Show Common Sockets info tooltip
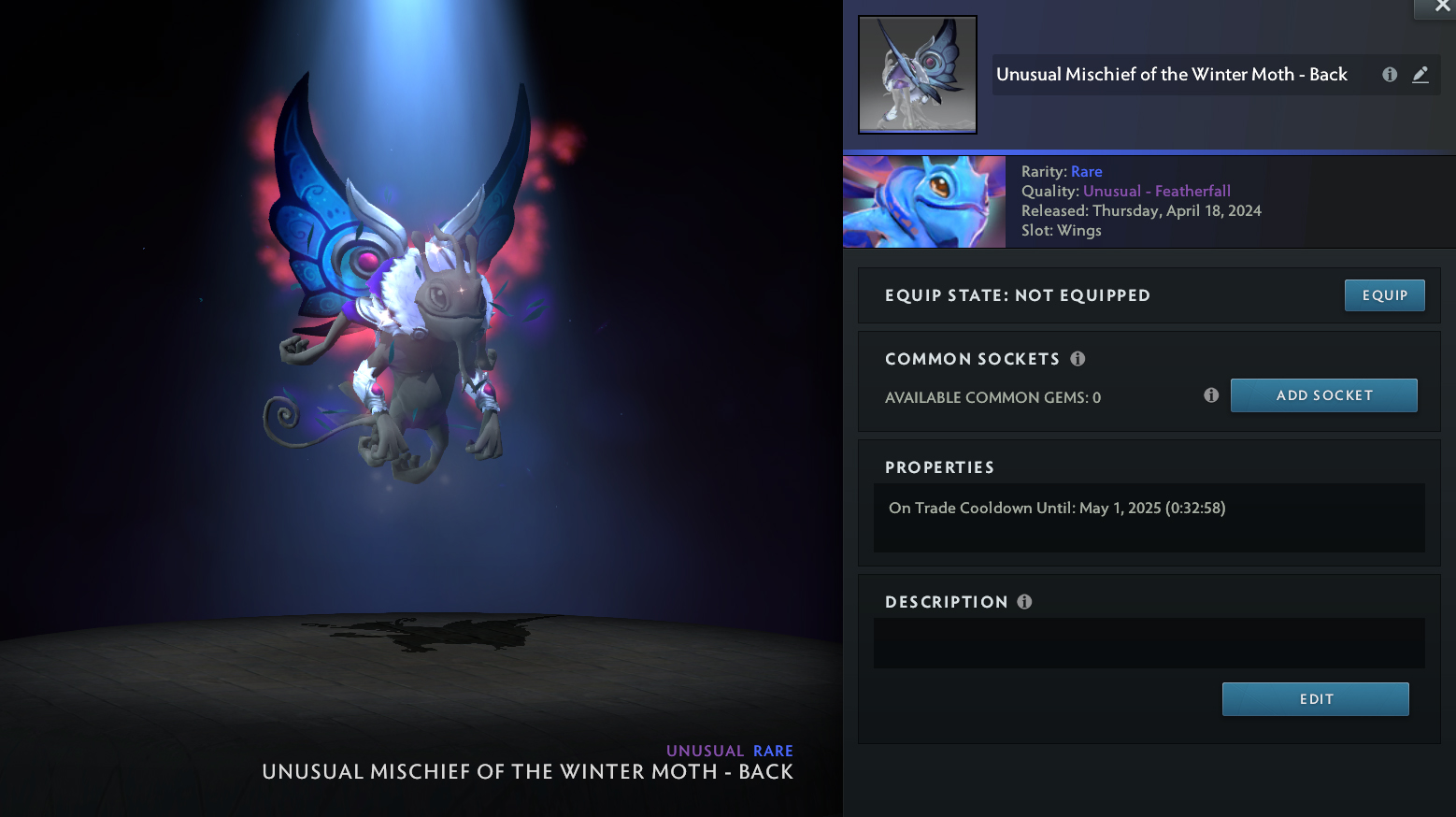 (1078, 359)
